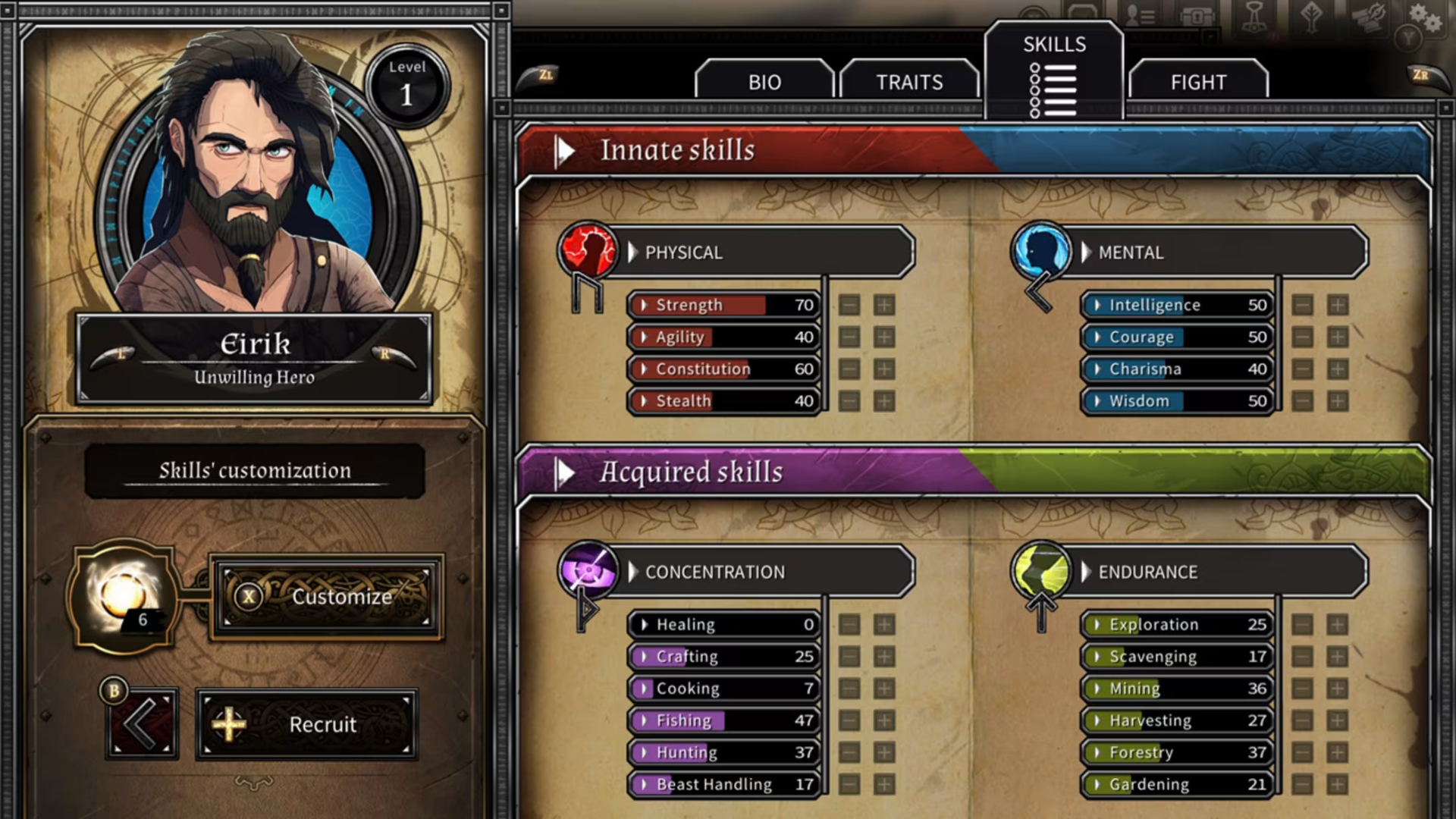
Task: Increase Strength with its plus button
Action: (884, 306)
